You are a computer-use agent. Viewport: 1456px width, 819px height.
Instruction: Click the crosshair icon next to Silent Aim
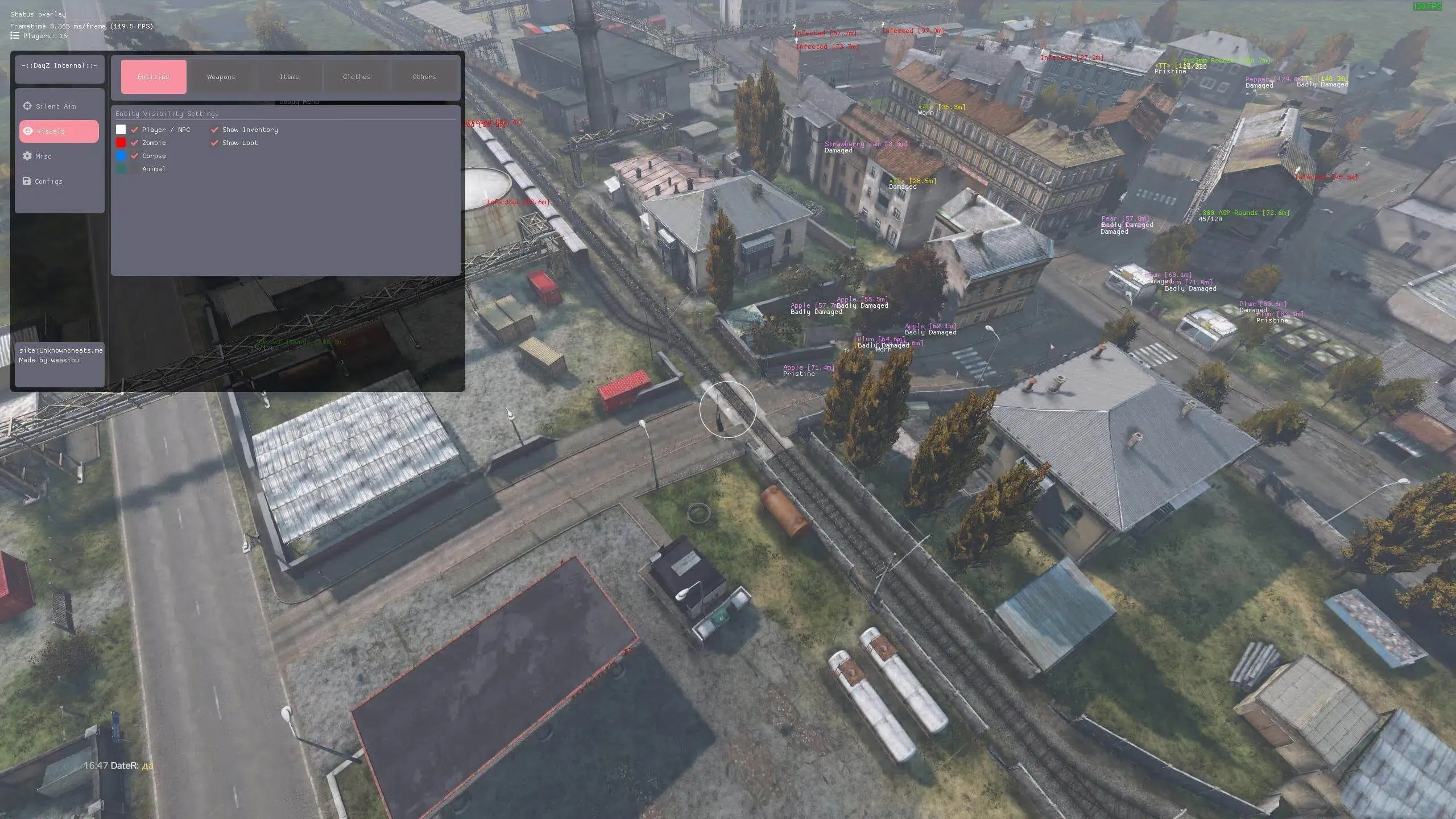27,106
